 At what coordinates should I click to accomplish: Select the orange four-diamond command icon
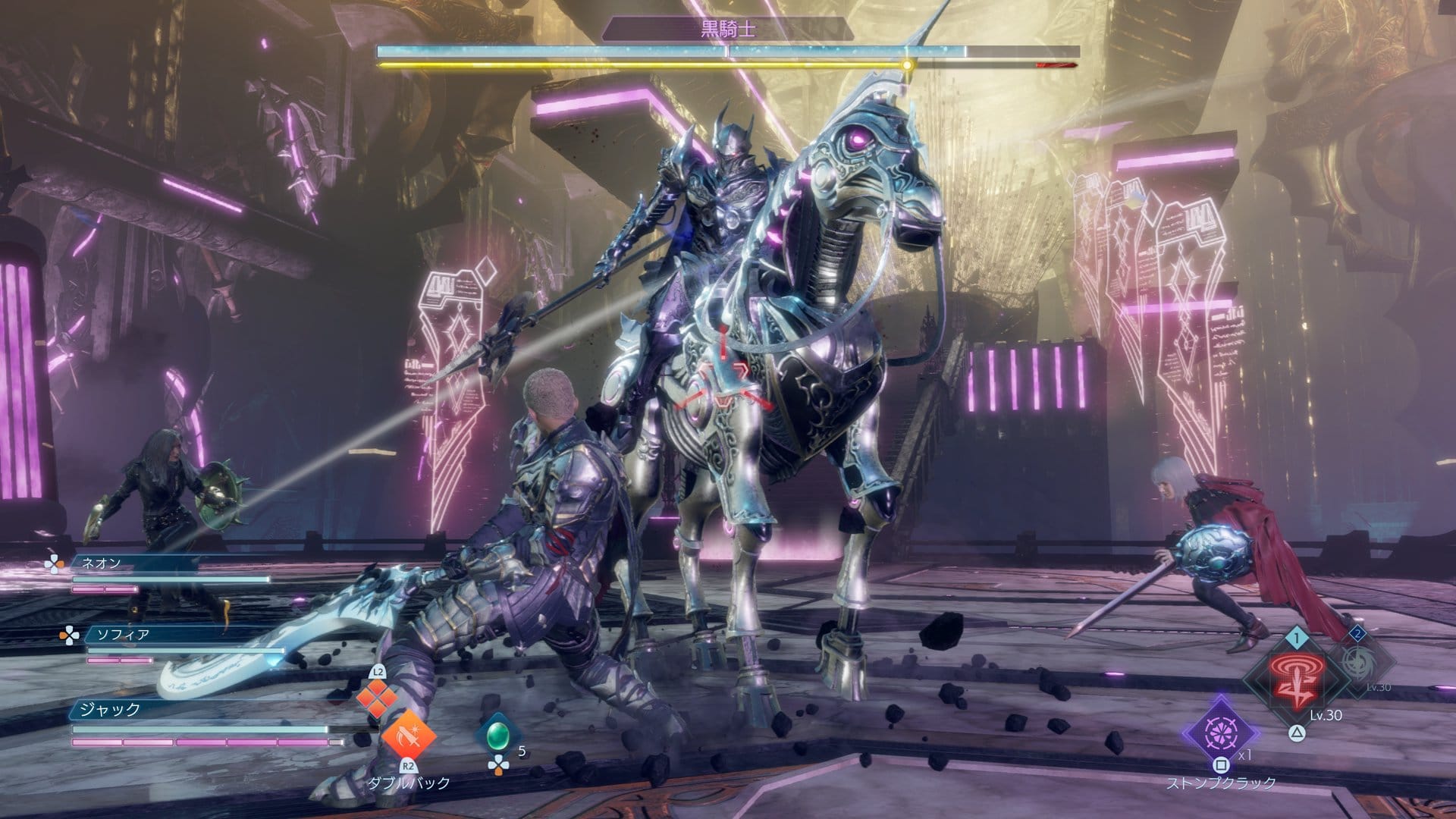click(x=377, y=697)
